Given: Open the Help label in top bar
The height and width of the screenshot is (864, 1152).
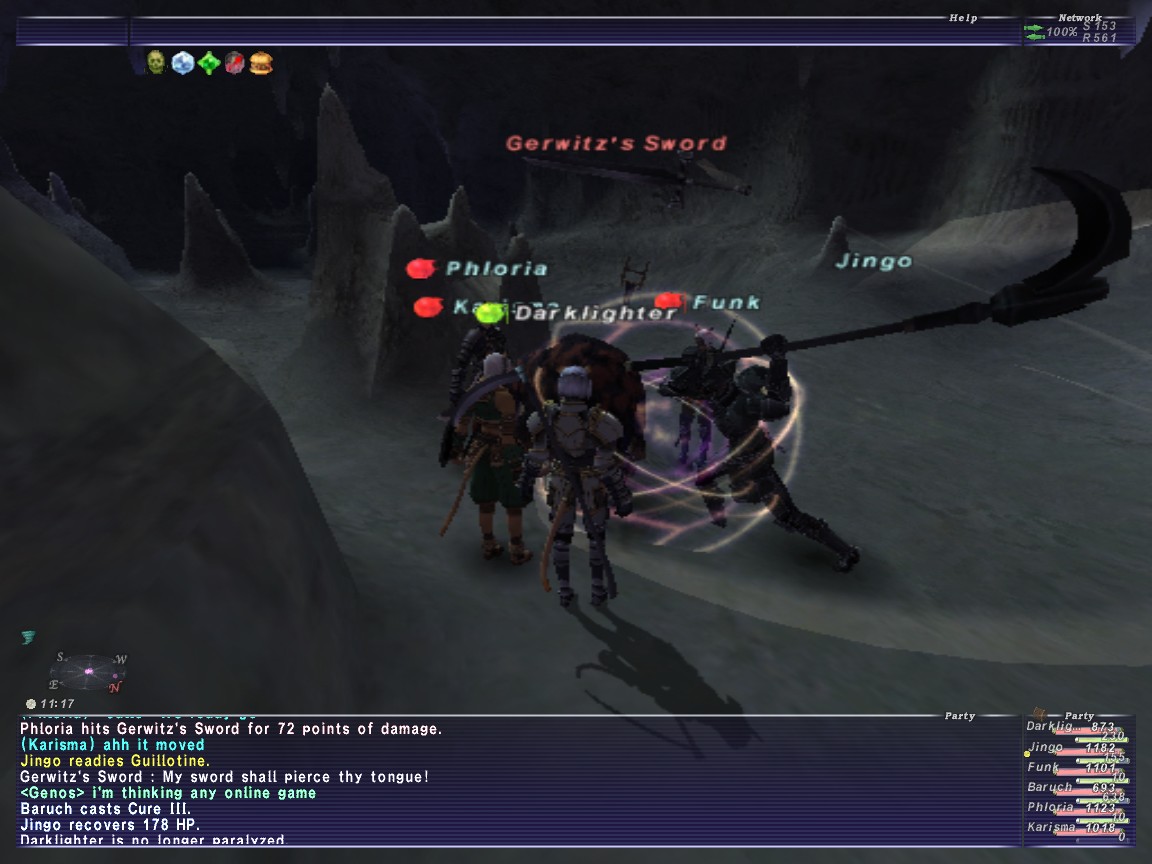Looking at the screenshot, I should (x=963, y=18).
